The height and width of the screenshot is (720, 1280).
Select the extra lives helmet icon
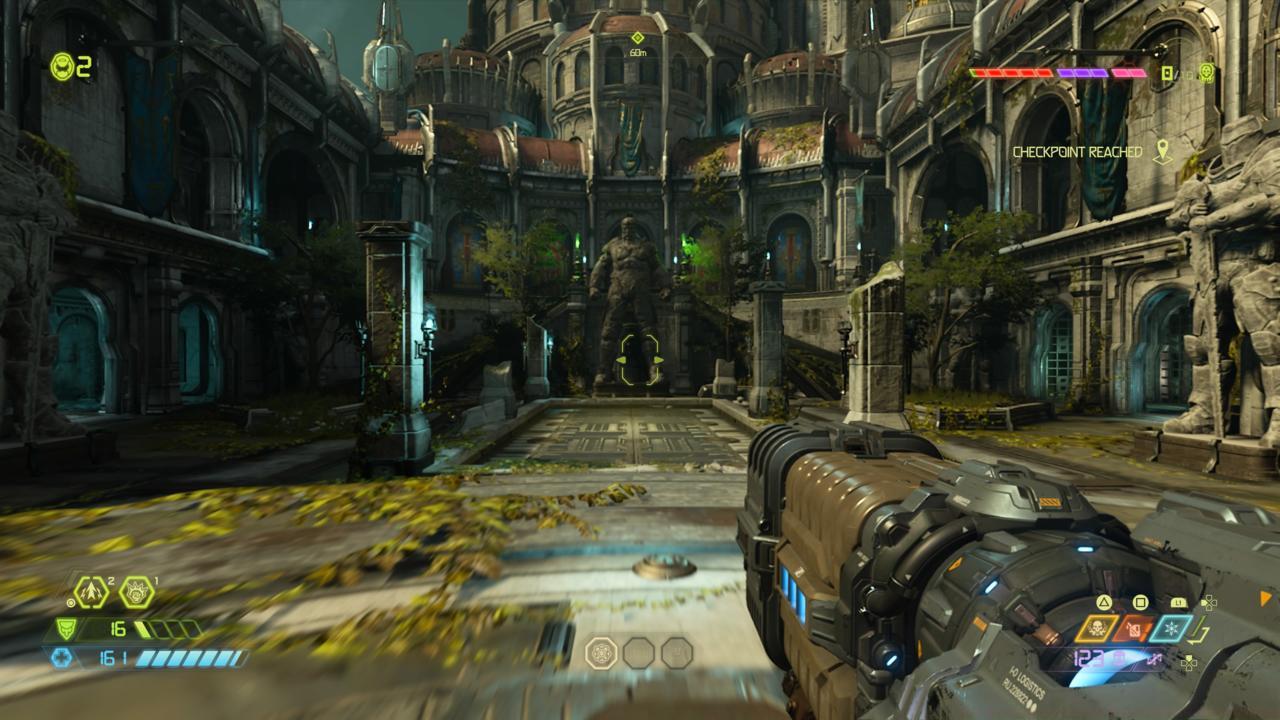click(62, 66)
